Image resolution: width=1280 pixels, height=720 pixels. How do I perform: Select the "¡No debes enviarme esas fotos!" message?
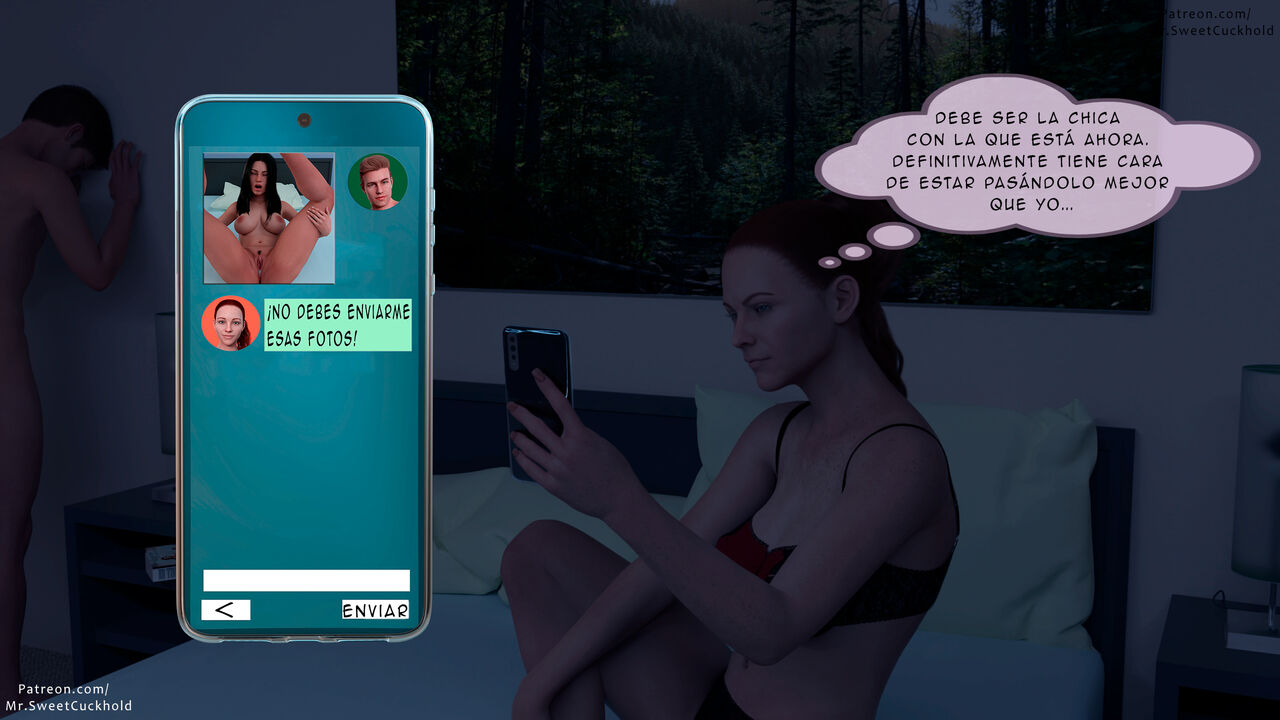click(x=338, y=325)
